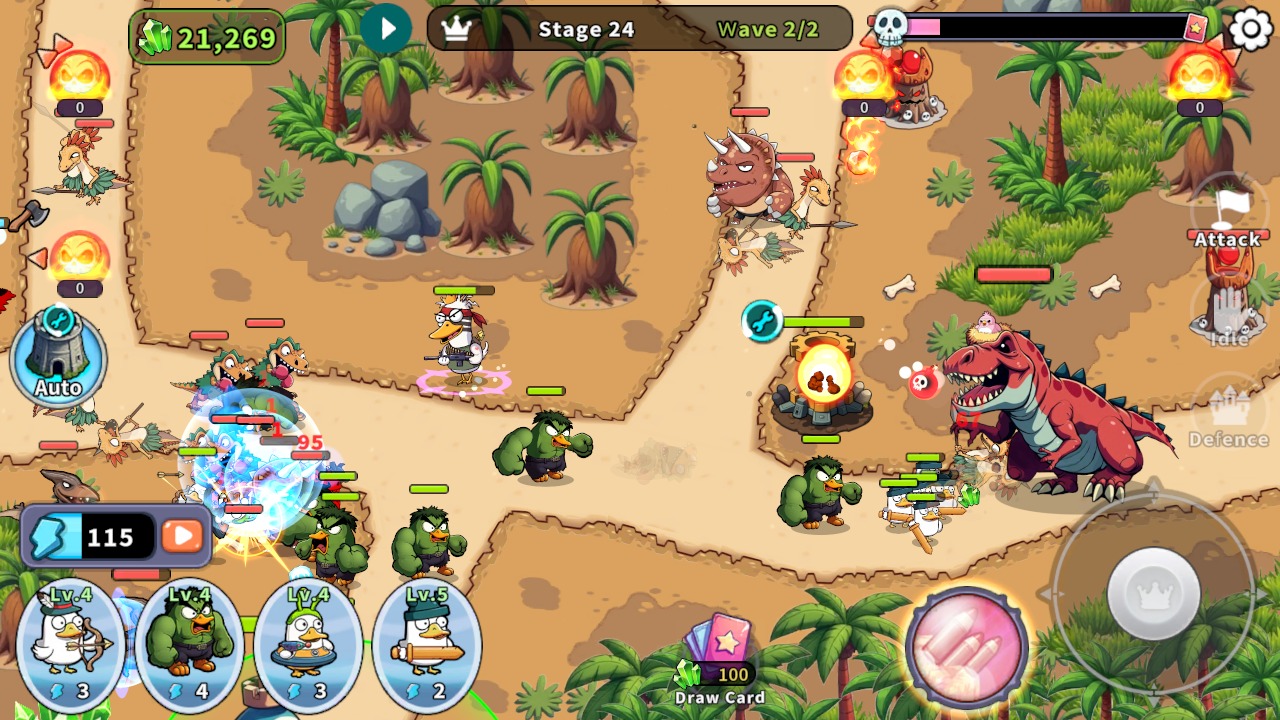Click the boss health progress bar

[x=1050, y=27]
